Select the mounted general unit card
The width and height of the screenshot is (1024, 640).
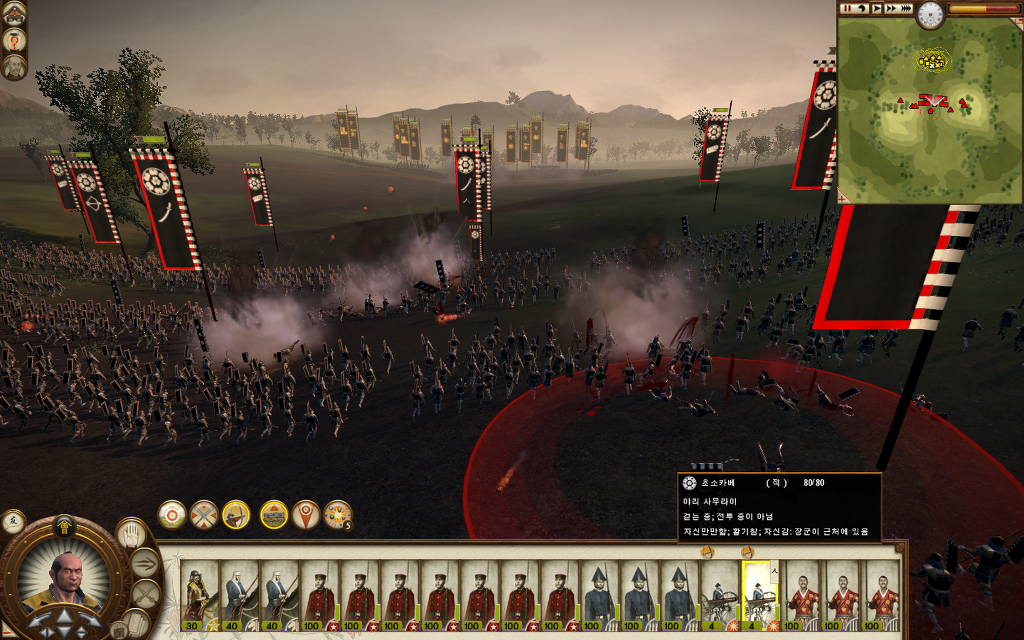coord(199,597)
